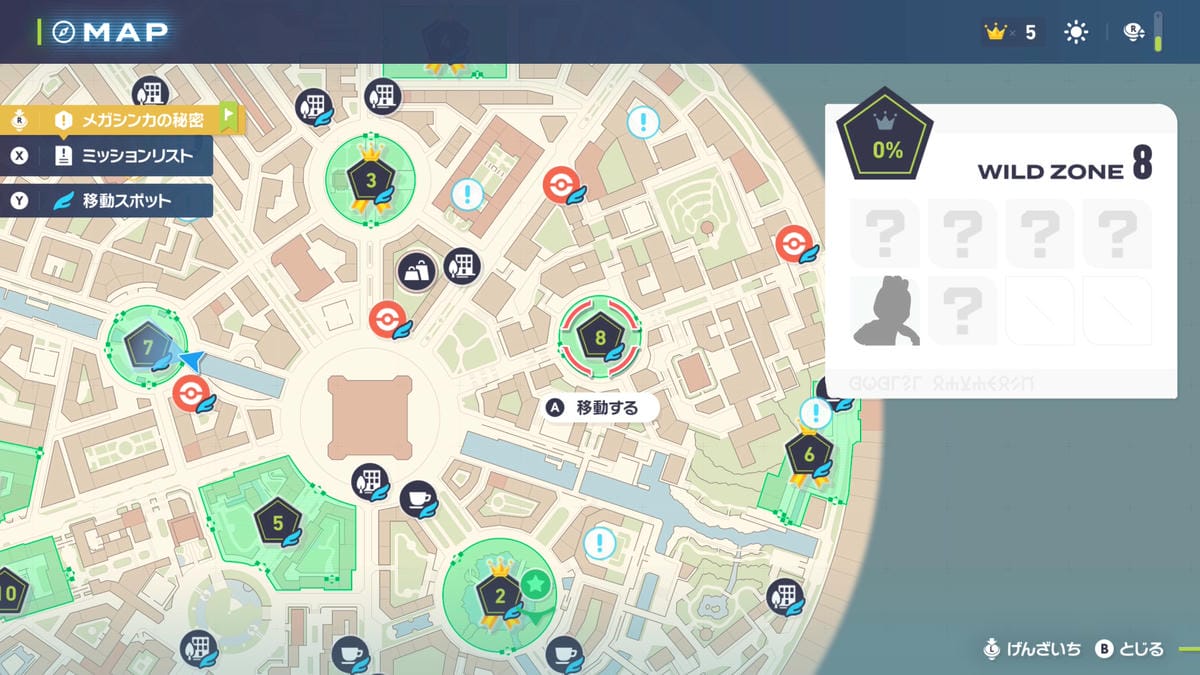The width and height of the screenshot is (1200, 675).
Task: Choose the Wild Zone 6 map marker
Action: (x=808, y=455)
